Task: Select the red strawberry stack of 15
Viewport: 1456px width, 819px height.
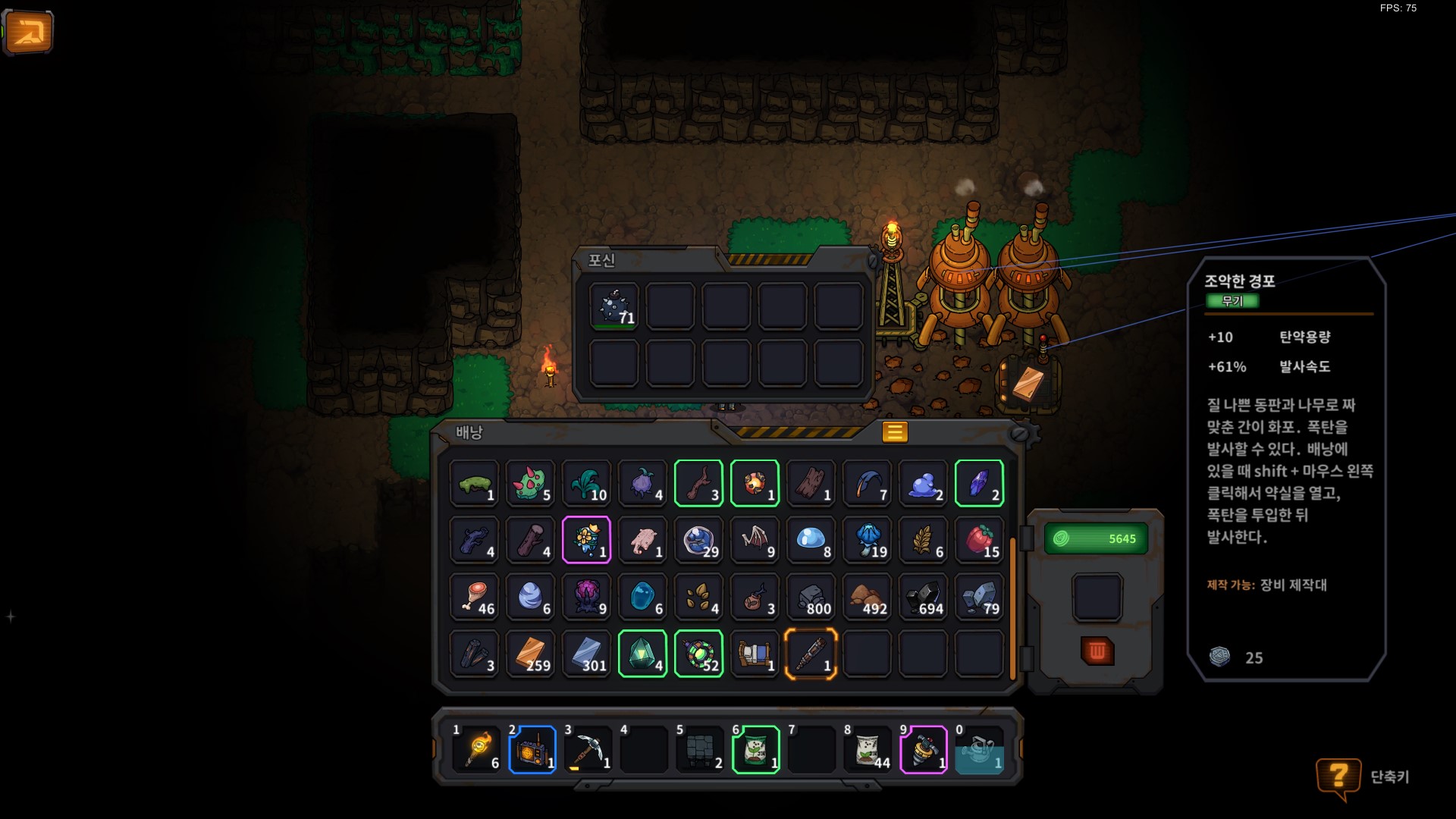Action: tap(979, 541)
